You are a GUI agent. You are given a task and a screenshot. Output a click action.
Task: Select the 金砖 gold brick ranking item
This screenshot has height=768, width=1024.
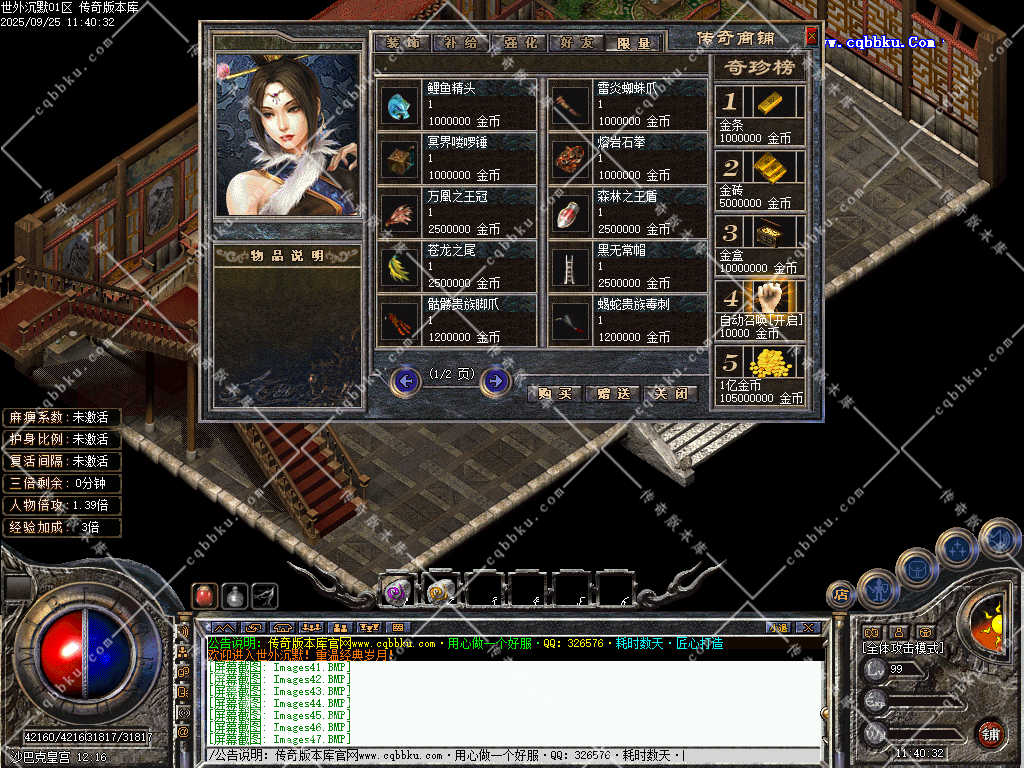pyautogui.click(x=760, y=180)
